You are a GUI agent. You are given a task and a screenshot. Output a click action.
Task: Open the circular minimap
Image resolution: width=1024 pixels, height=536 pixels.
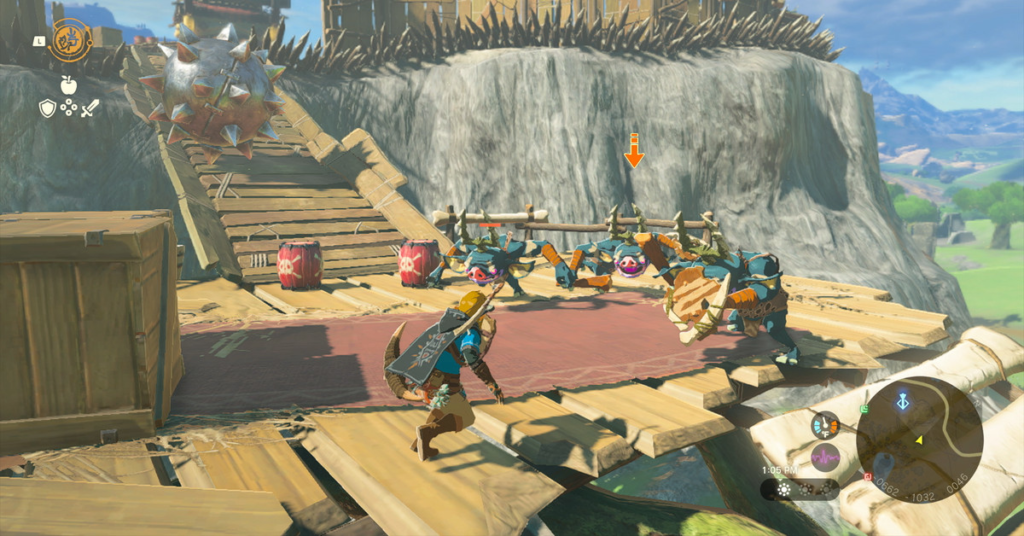[x=919, y=439]
